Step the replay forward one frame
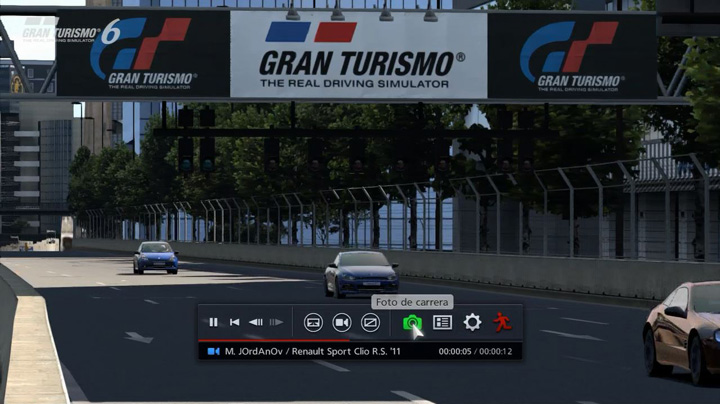Image resolution: width=720 pixels, height=404 pixels. (276, 322)
